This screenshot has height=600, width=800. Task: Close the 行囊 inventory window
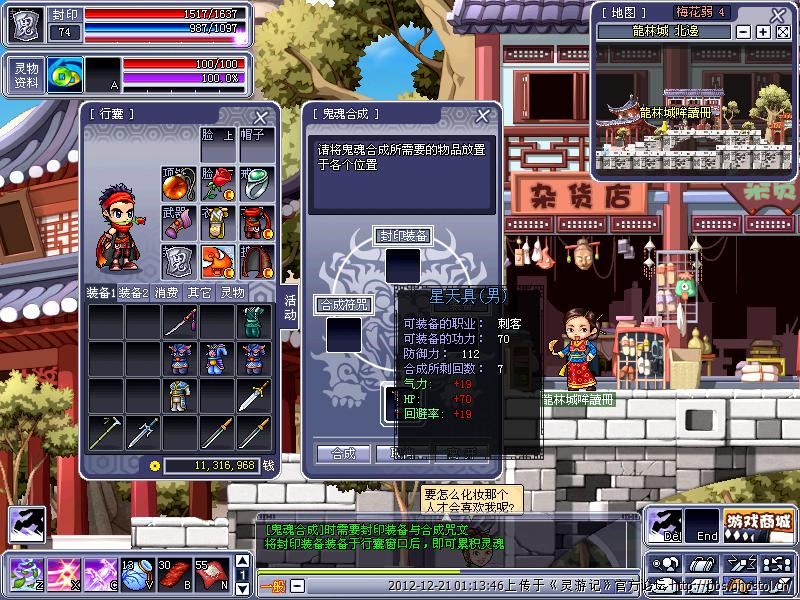pyautogui.click(x=261, y=116)
